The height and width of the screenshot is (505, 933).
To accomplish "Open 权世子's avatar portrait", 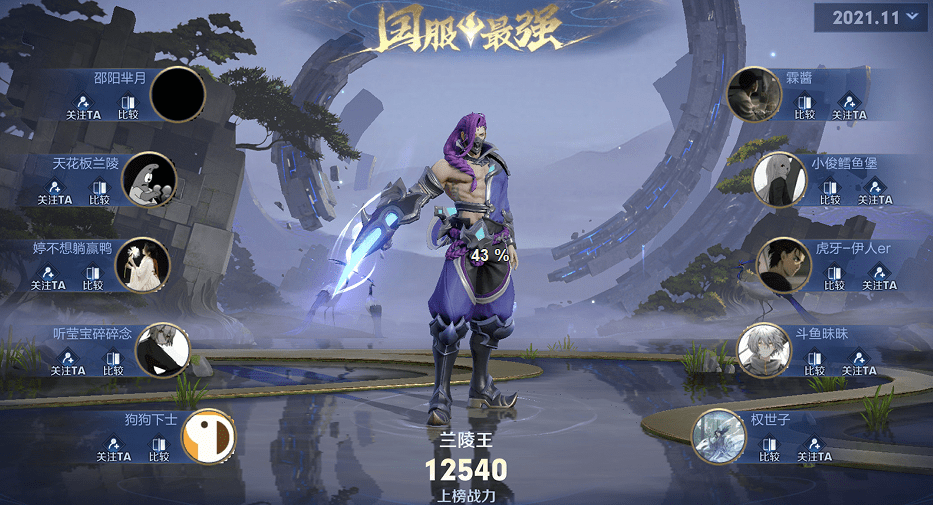I will point(719,436).
